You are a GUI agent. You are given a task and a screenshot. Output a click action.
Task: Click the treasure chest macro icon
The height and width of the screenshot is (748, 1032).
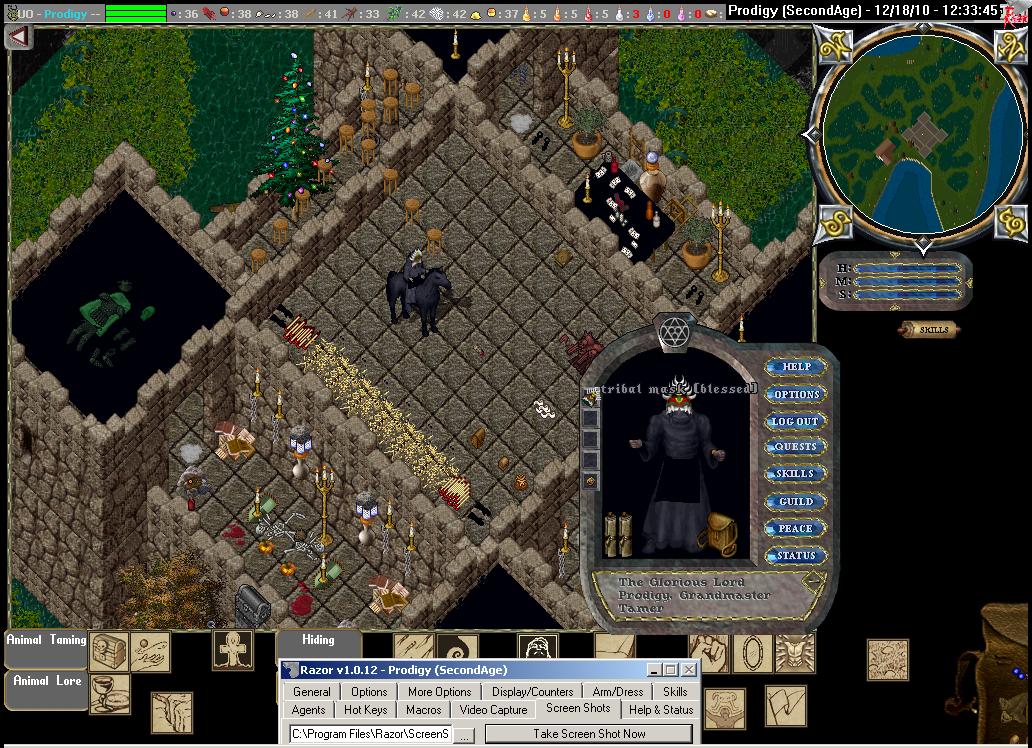pyautogui.click(x=109, y=651)
